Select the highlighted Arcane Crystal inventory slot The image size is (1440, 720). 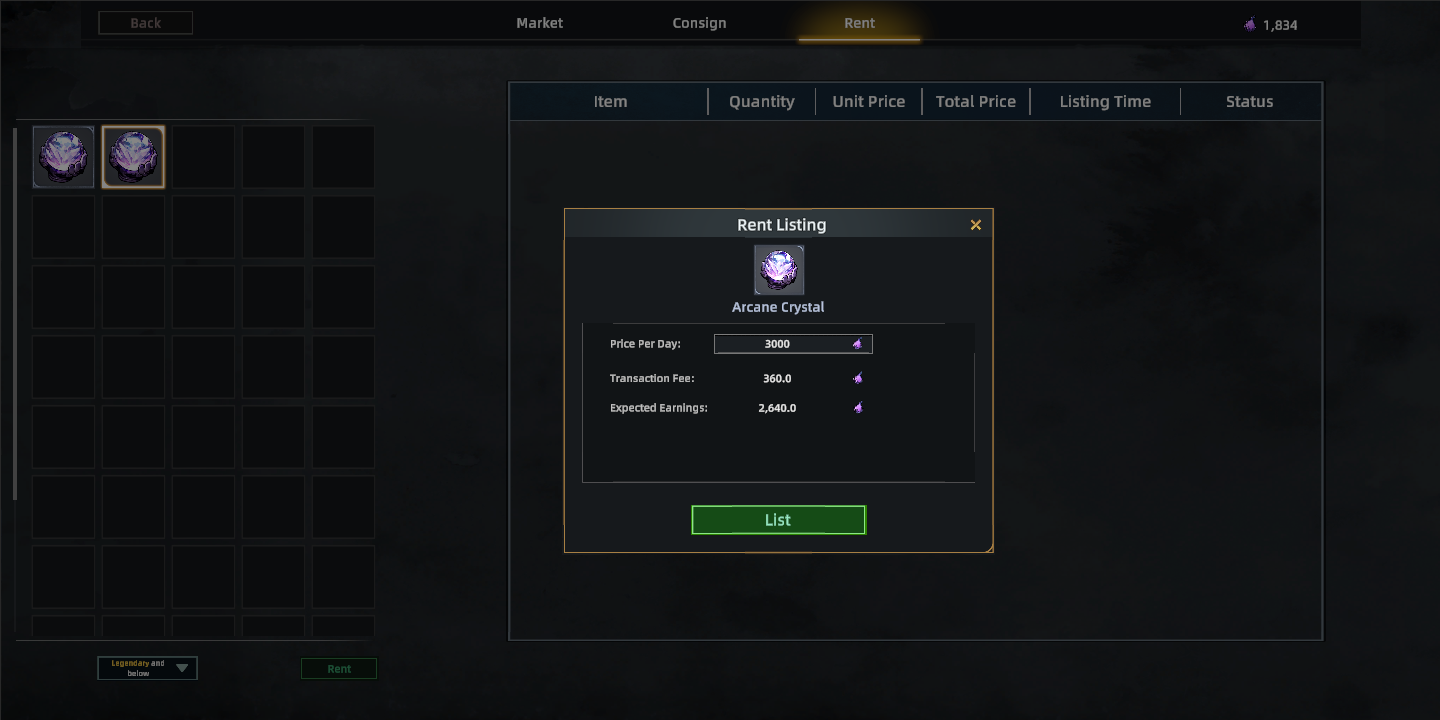tap(133, 157)
